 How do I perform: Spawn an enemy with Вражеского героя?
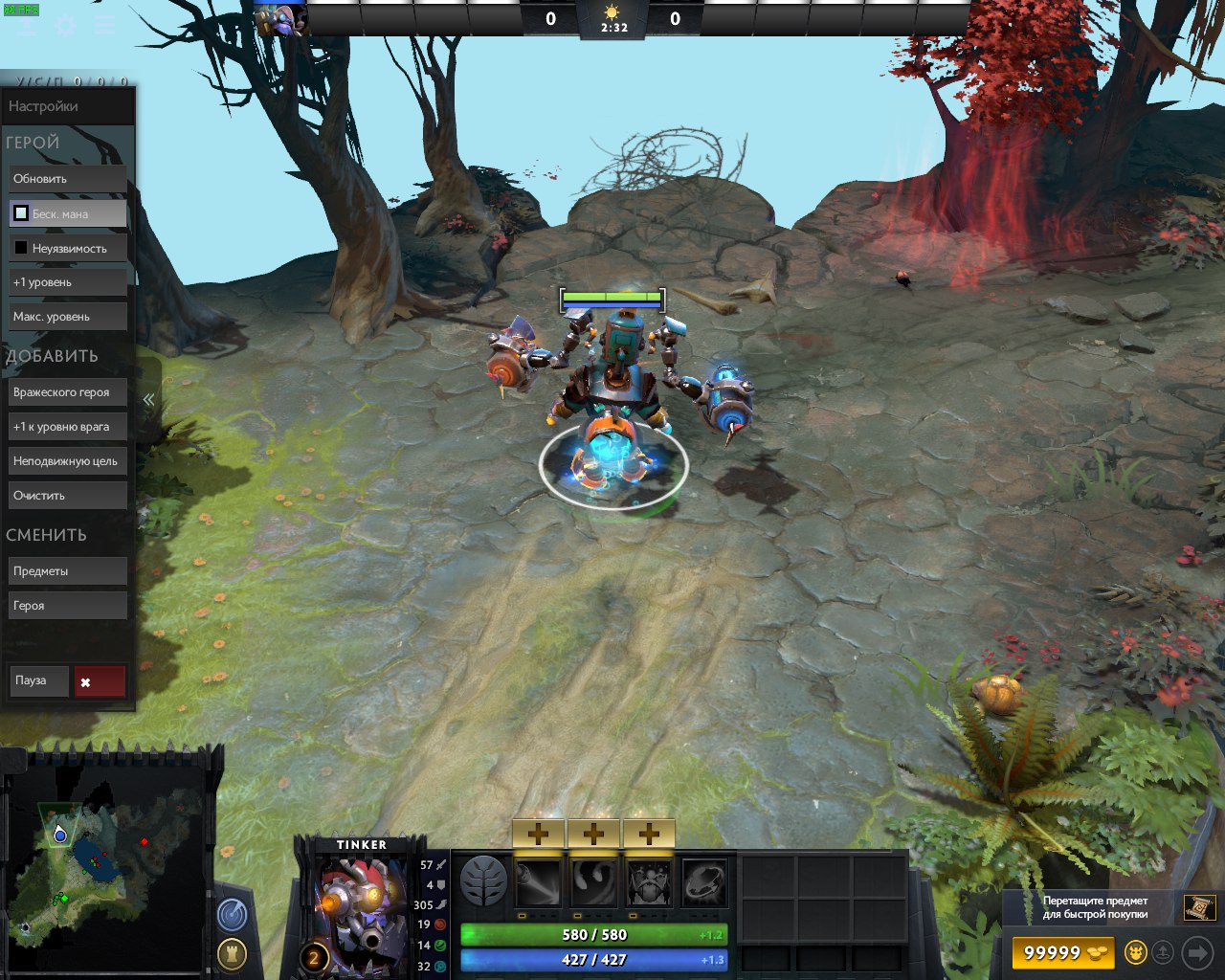tap(67, 392)
